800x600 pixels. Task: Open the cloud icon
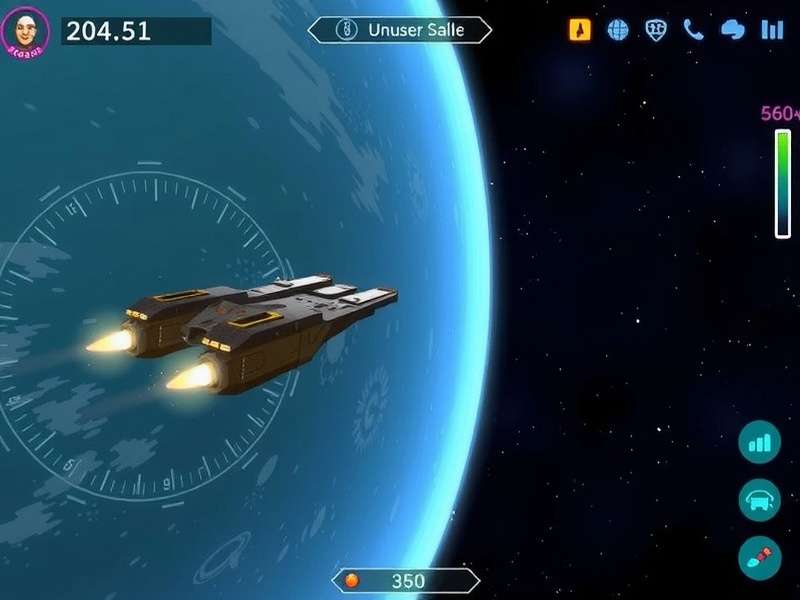[x=733, y=30]
